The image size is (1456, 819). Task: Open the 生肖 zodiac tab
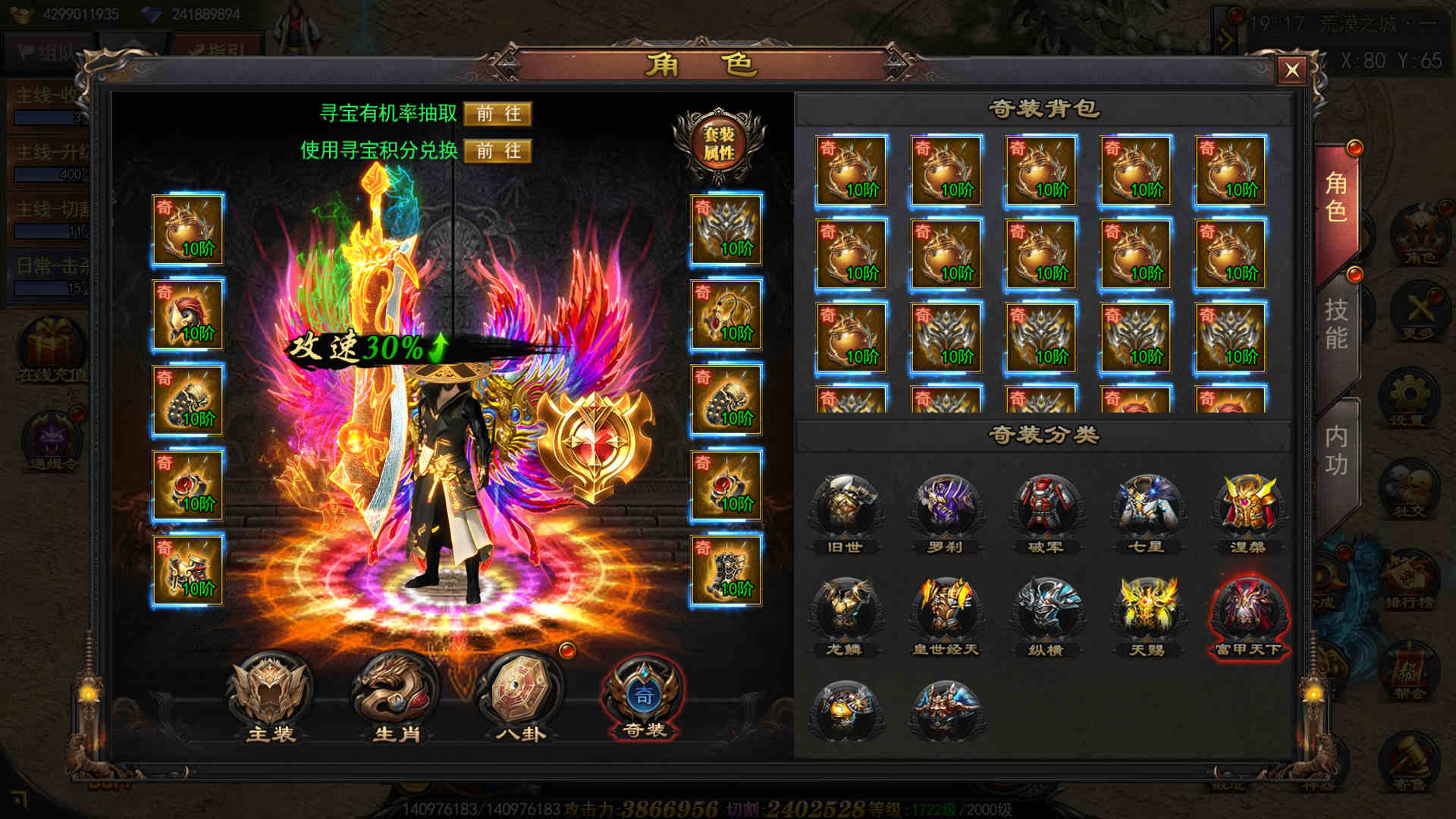(x=396, y=696)
